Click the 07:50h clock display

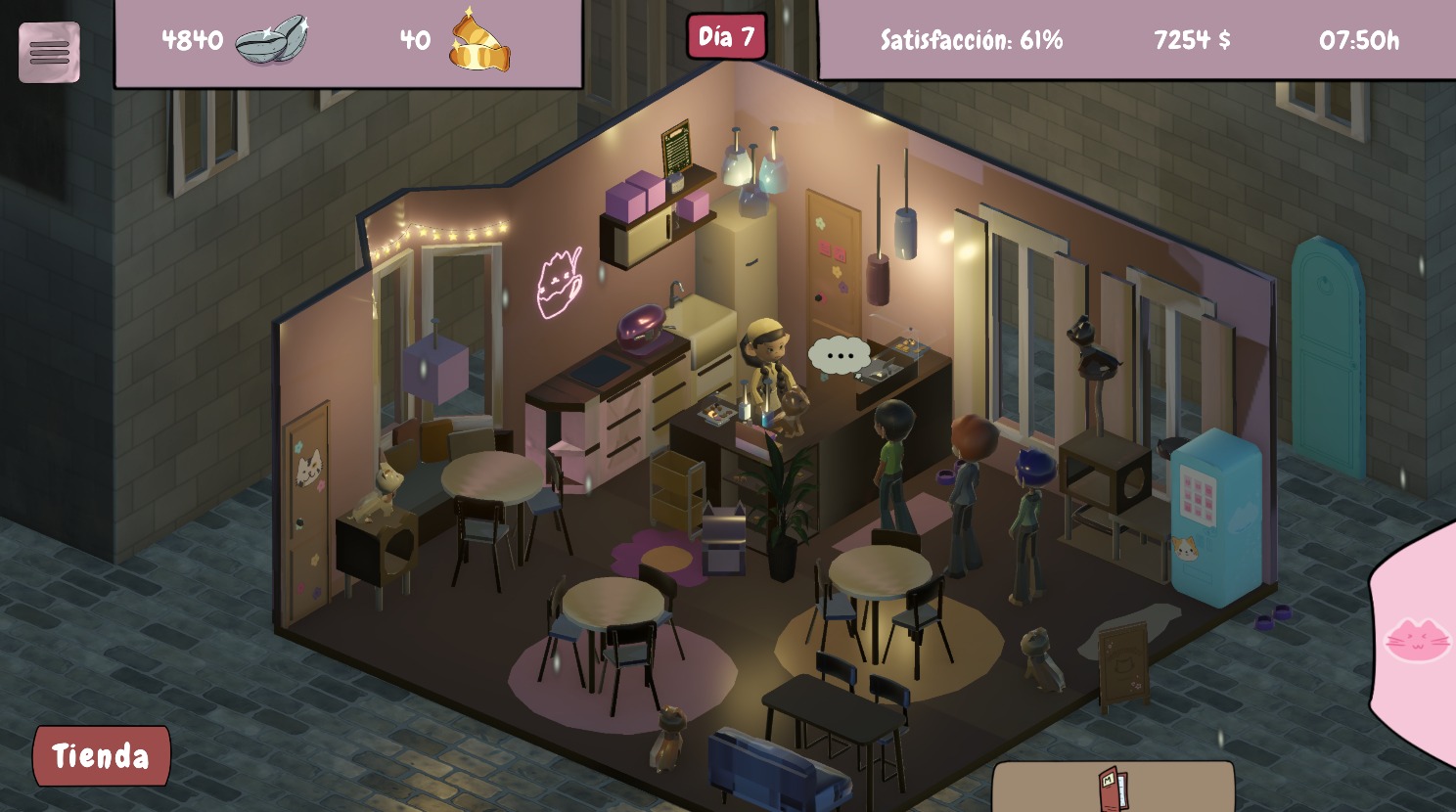point(1360,40)
